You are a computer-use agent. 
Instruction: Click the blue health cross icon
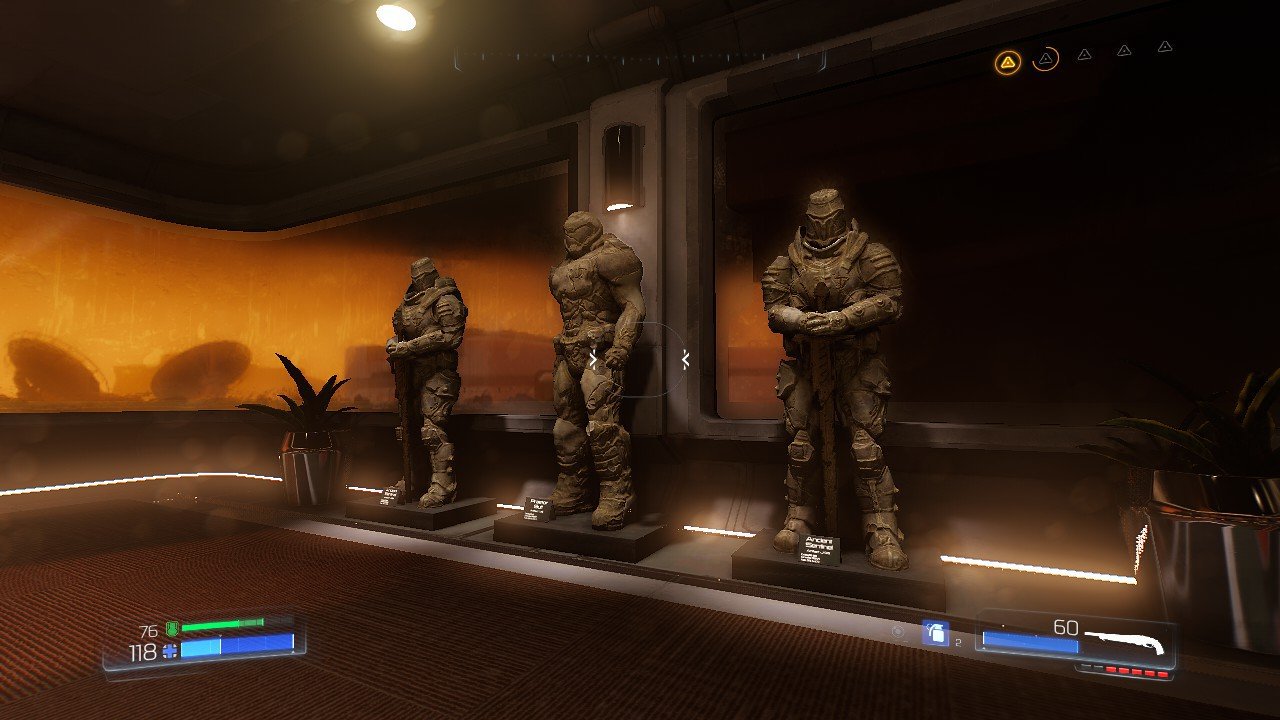tap(169, 651)
